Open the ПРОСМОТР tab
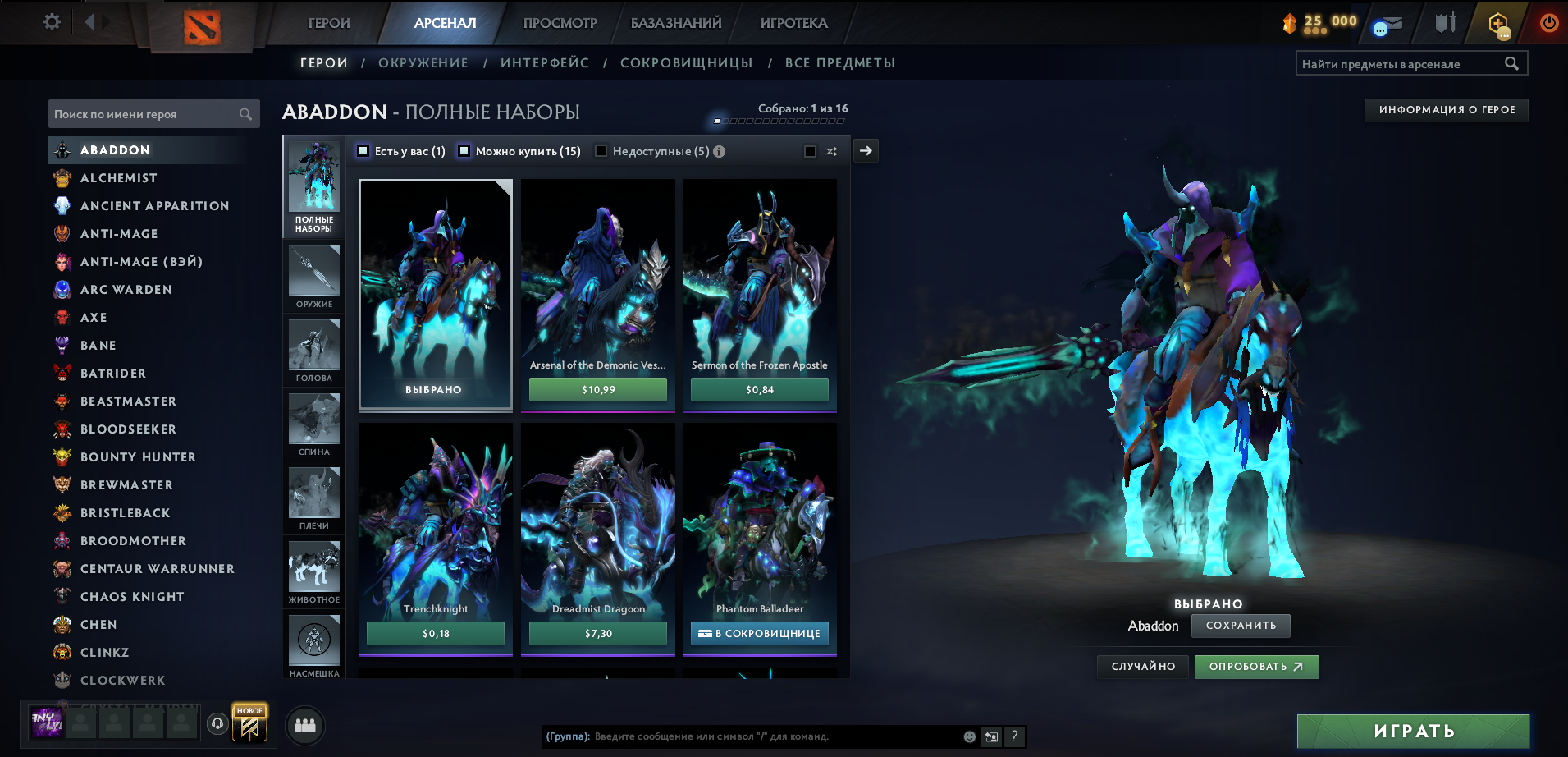 click(560, 23)
